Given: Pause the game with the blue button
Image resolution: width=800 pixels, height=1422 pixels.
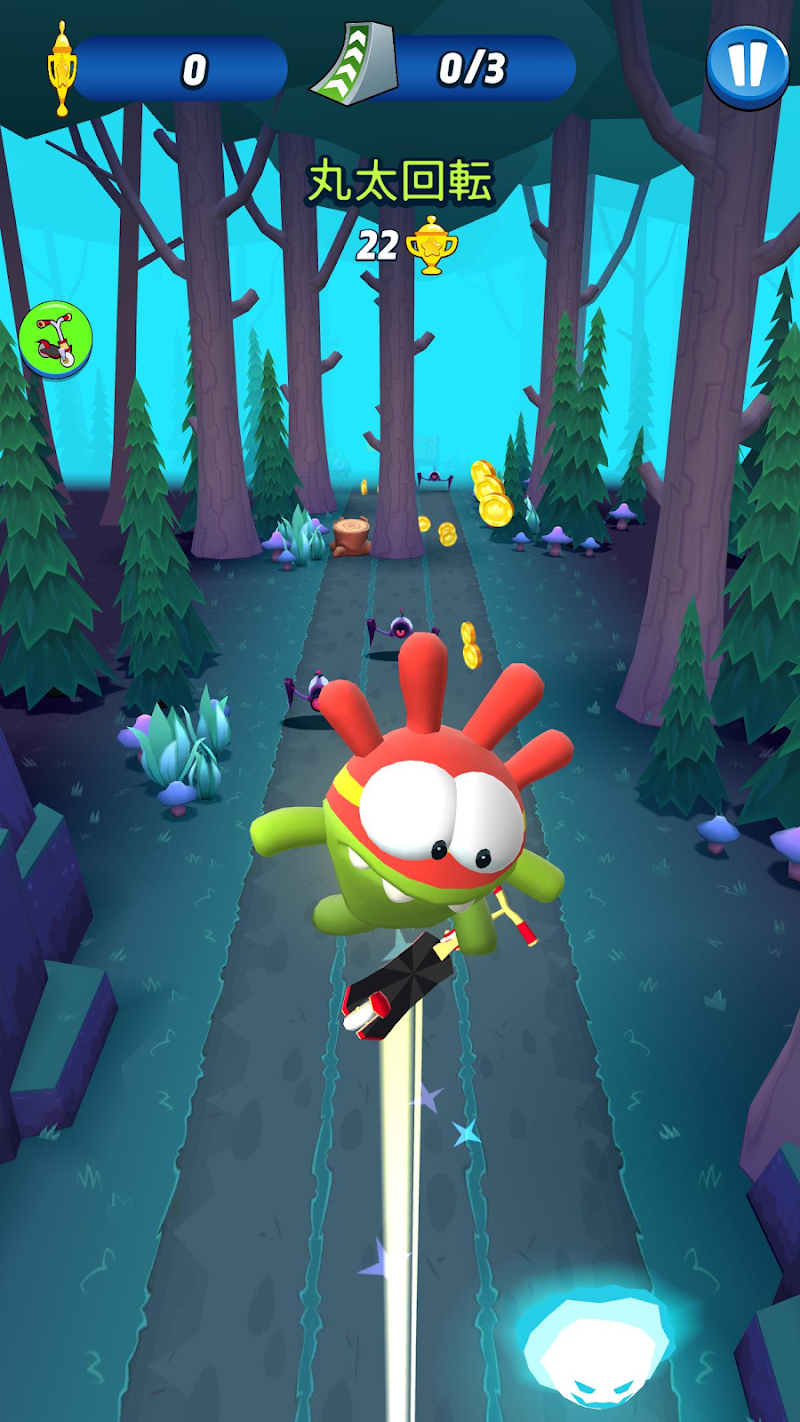Looking at the screenshot, I should click(x=747, y=66).
